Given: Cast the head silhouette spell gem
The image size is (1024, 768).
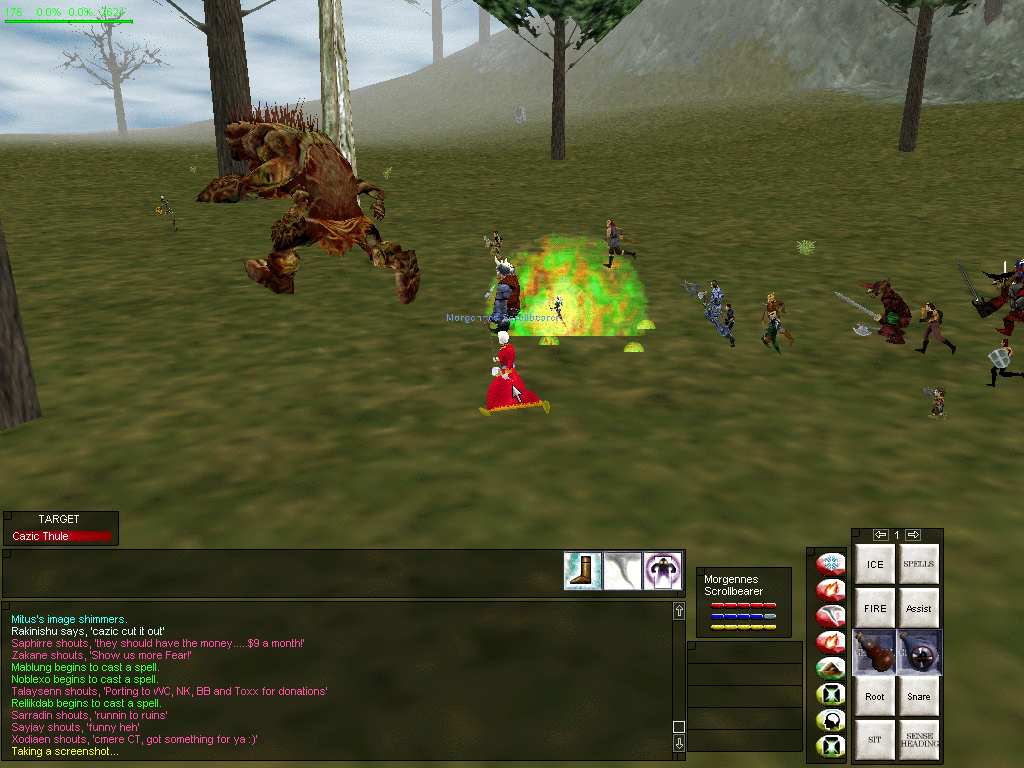Looking at the screenshot, I should pos(830,720).
